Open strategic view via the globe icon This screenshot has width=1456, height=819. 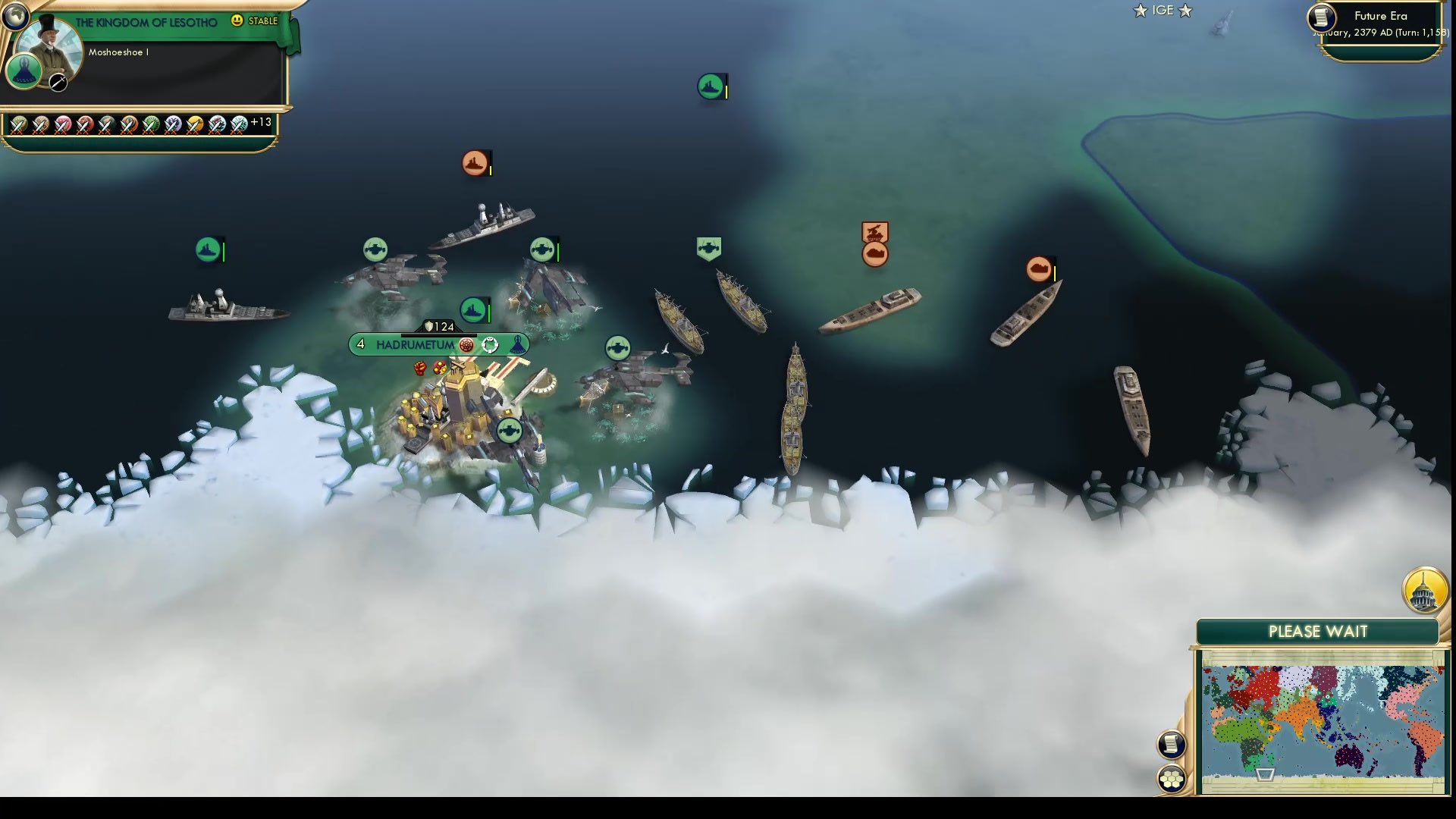(x=15, y=15)
